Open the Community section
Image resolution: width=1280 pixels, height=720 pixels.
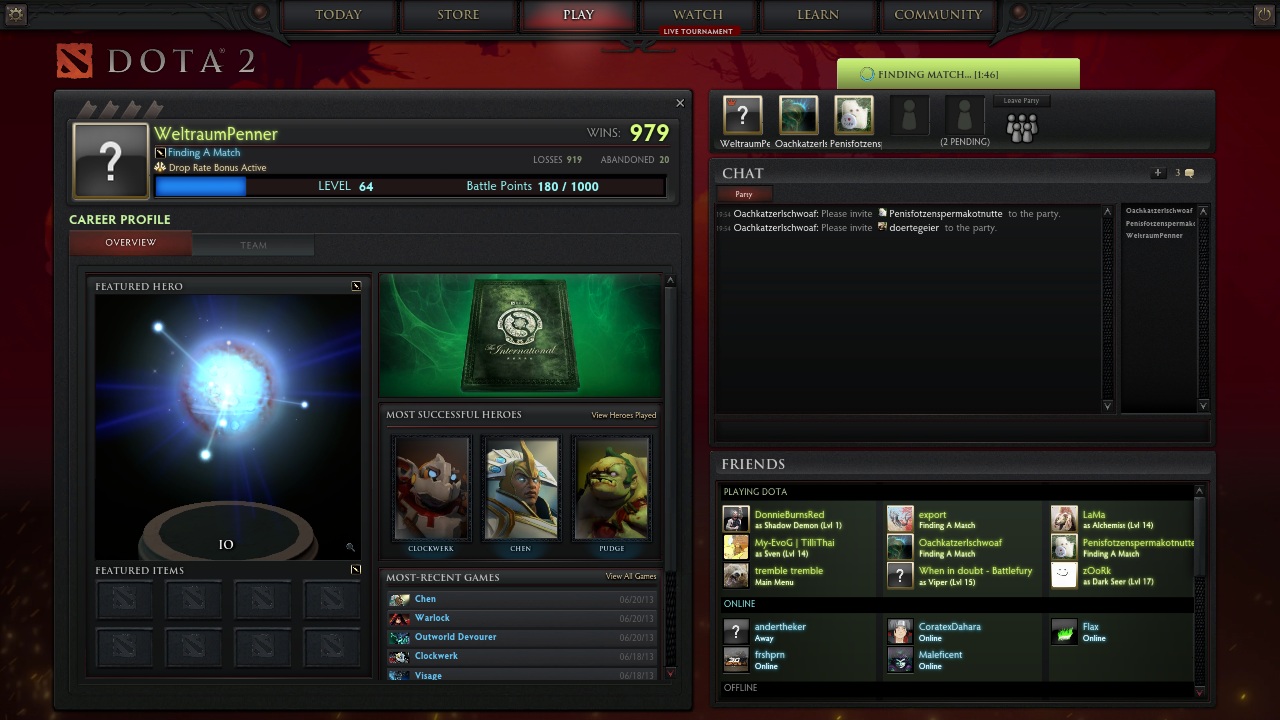point(938,15)
